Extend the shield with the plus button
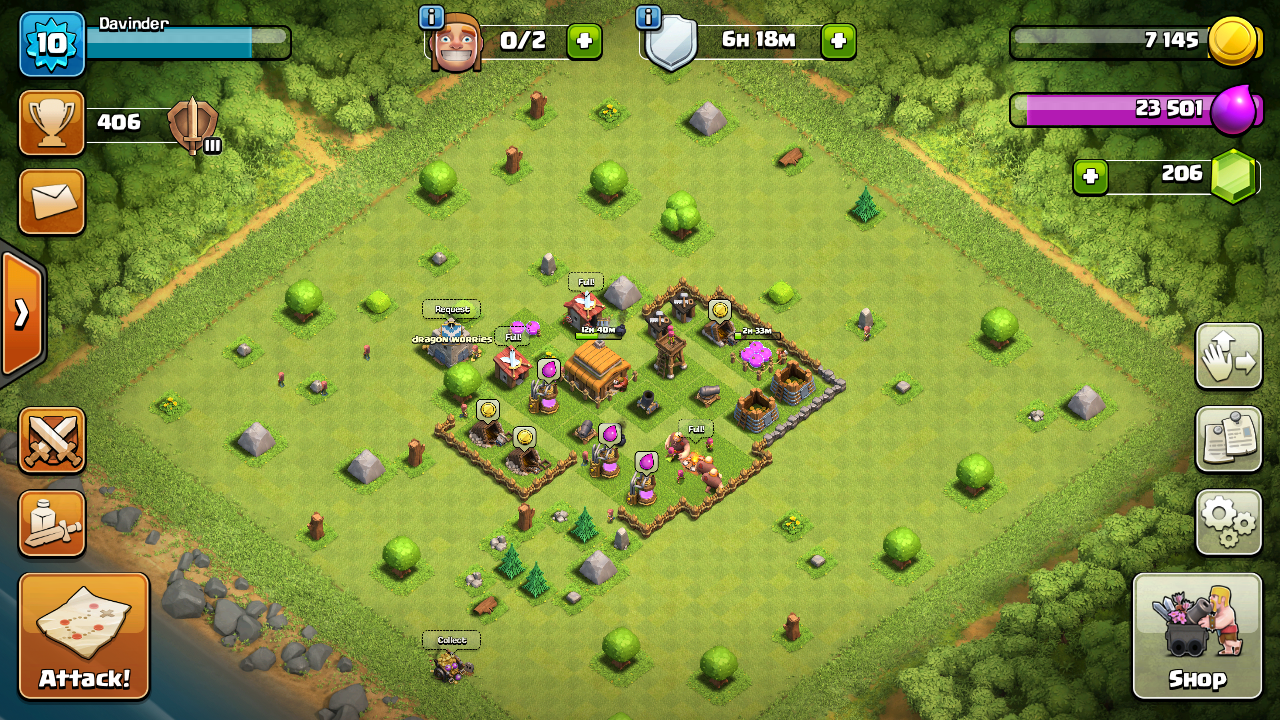The width and height of the screenshot is (1280, 720). click(838, 41)
